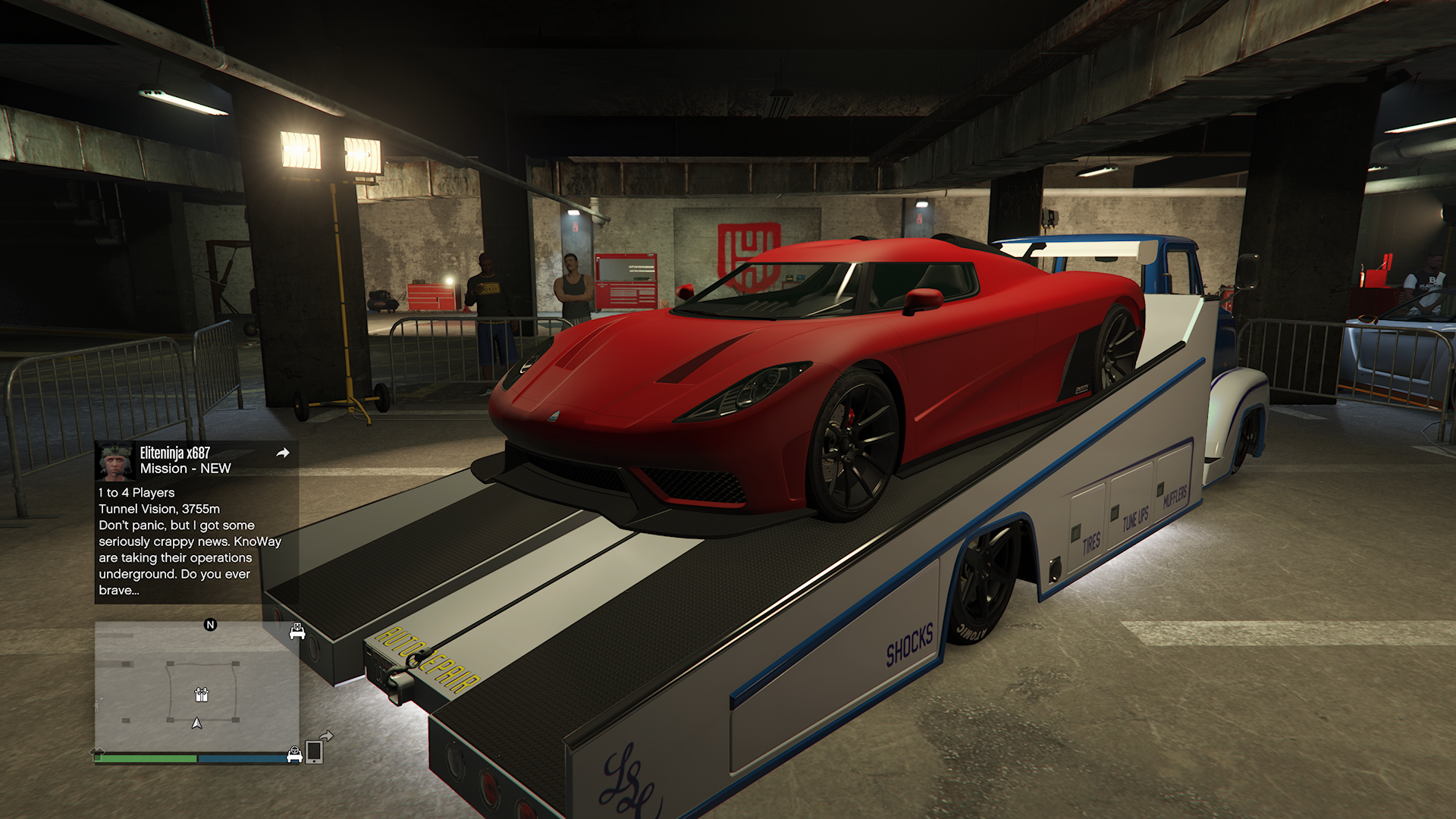The height and width of the screenshot is (819, 1456).
Task: Select the car blip at the minimap's top-right corner
Action: pyautogui.click(x=297, y=632)
